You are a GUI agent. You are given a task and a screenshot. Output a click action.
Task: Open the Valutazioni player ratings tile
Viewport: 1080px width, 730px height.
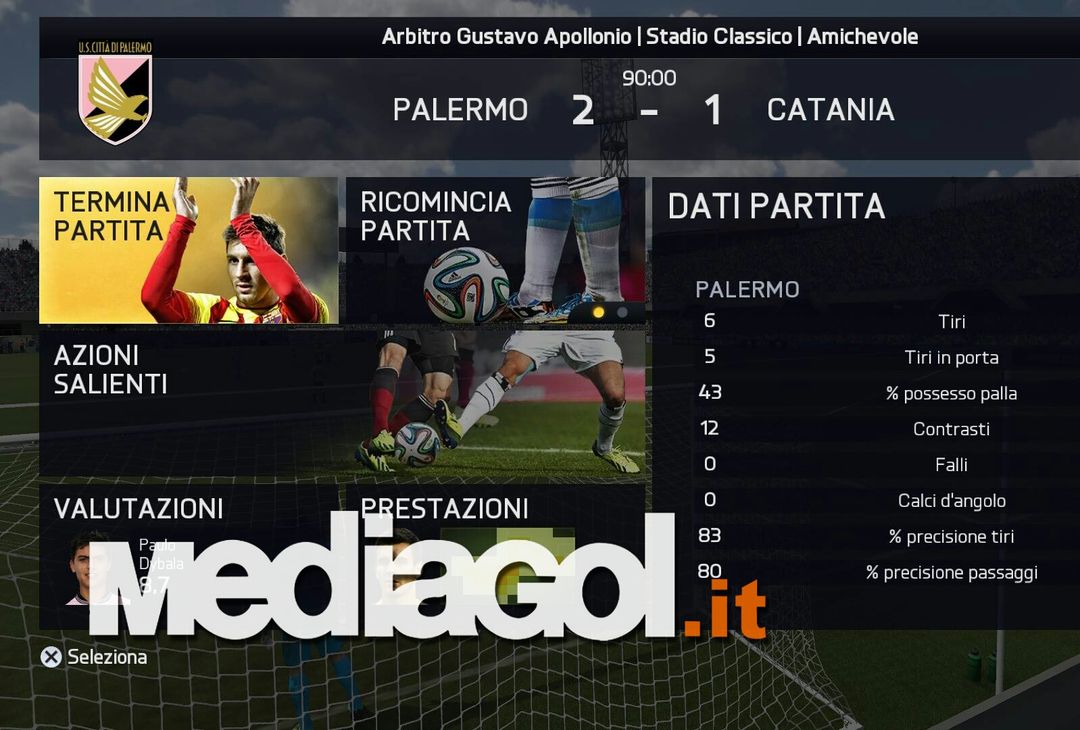(x=188, y=555)
